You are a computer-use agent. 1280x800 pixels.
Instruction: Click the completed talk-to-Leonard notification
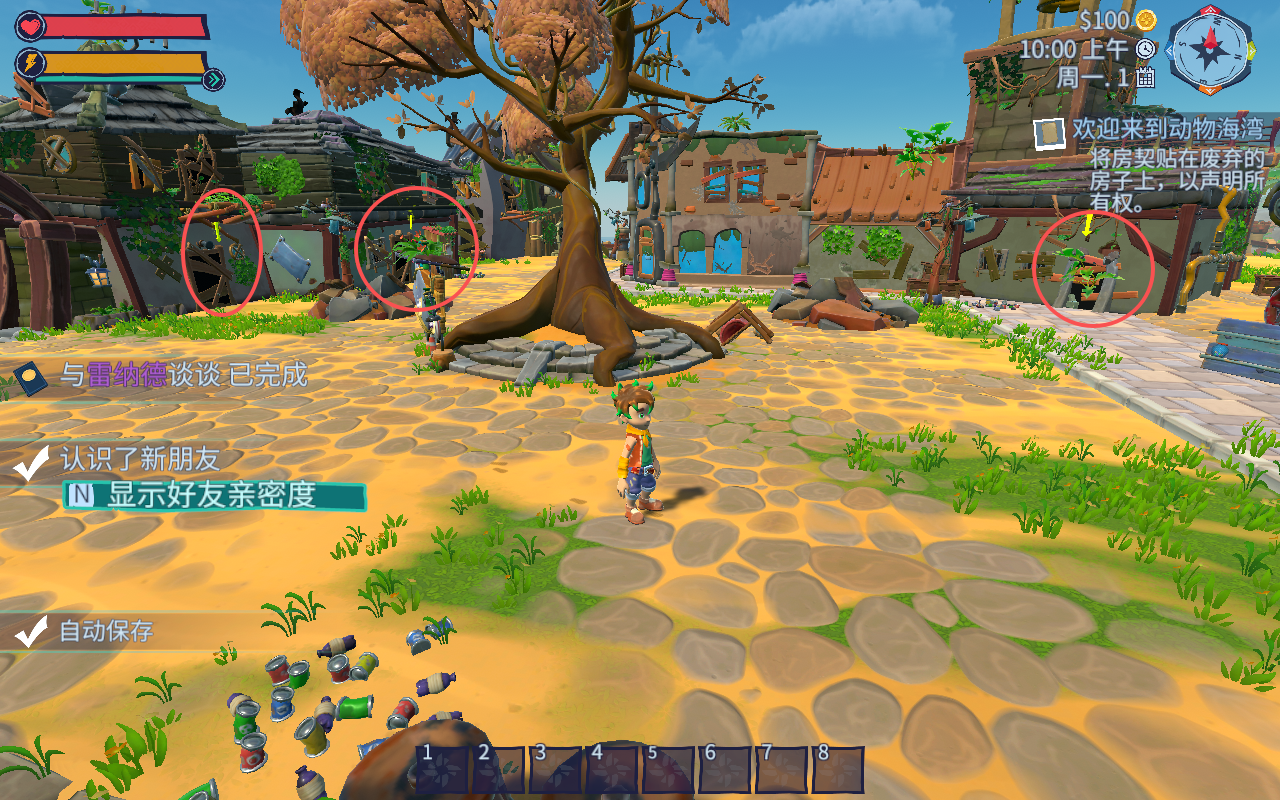click(x=184, y=375)
